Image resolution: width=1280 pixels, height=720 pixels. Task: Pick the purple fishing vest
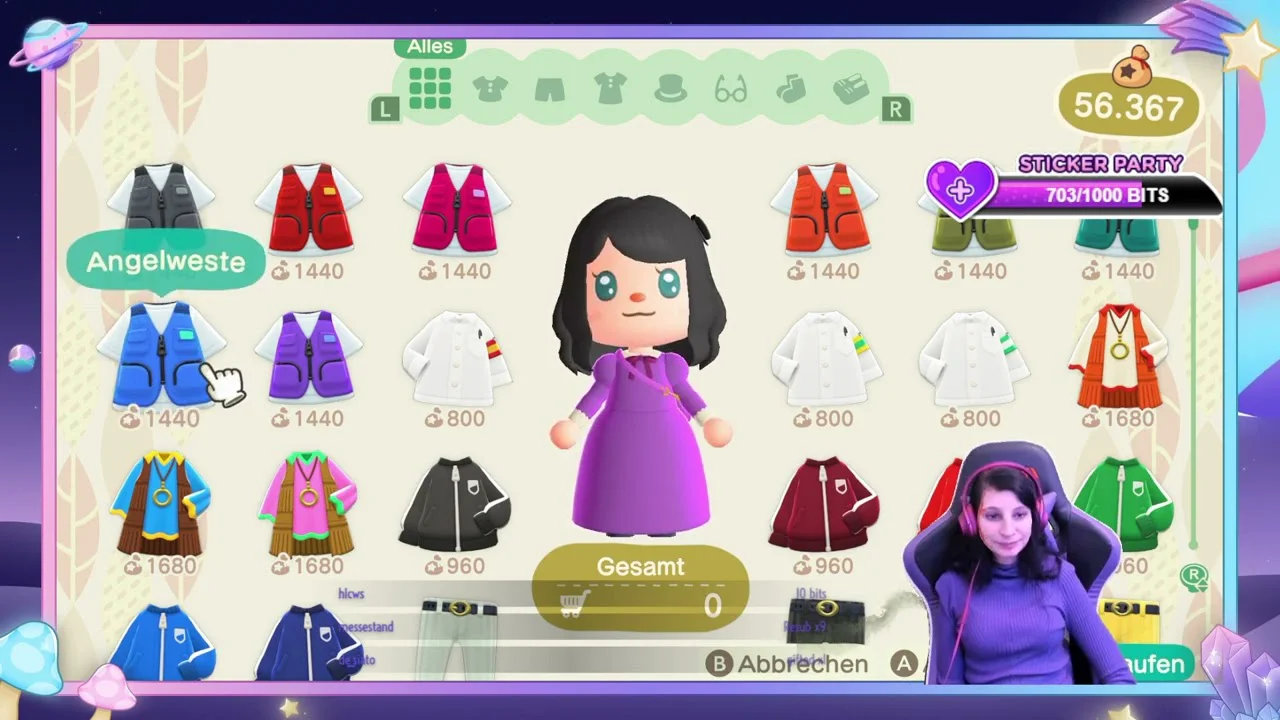click(x=309, y=355)
